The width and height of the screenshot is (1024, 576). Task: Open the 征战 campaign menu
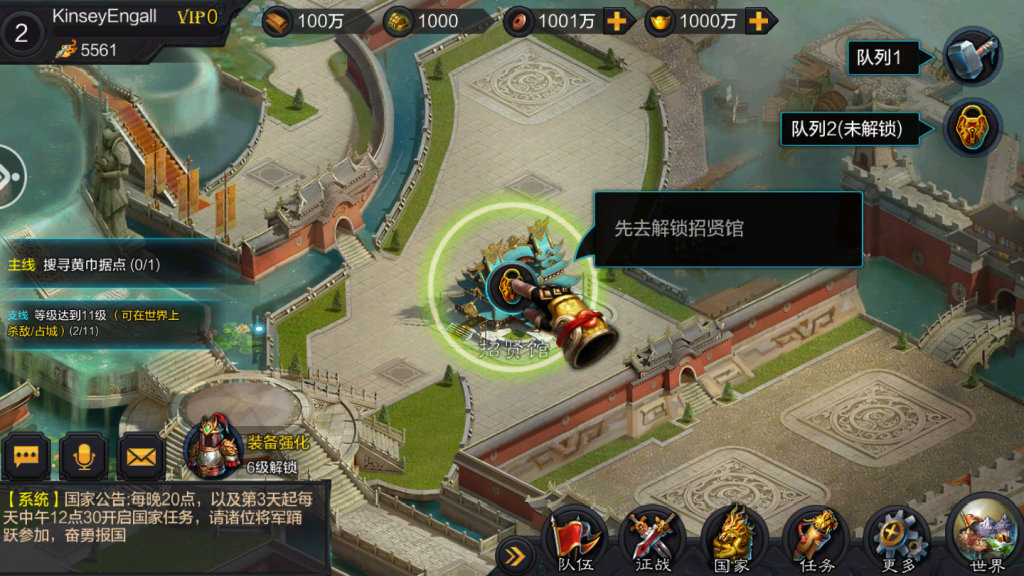(x=653, y=541)
